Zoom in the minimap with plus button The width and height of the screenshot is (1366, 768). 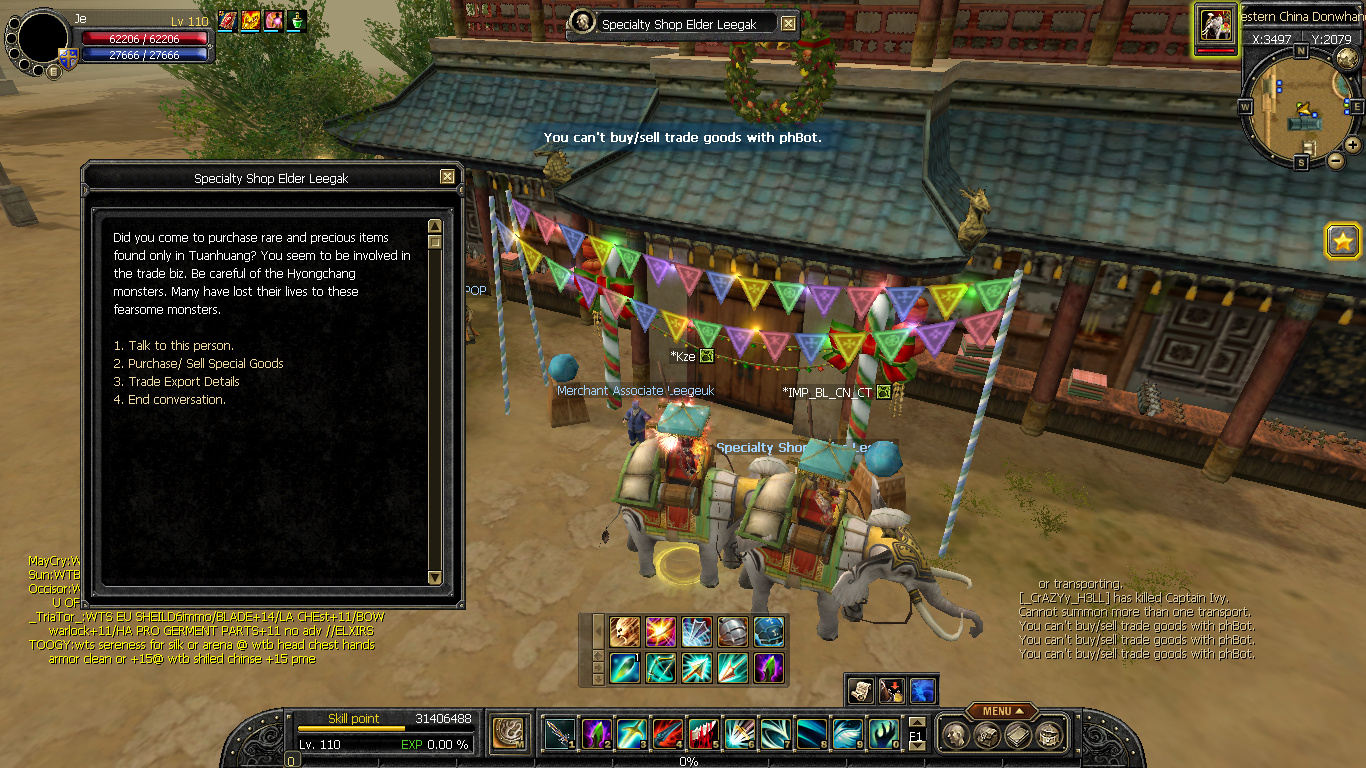point(1352,144)
